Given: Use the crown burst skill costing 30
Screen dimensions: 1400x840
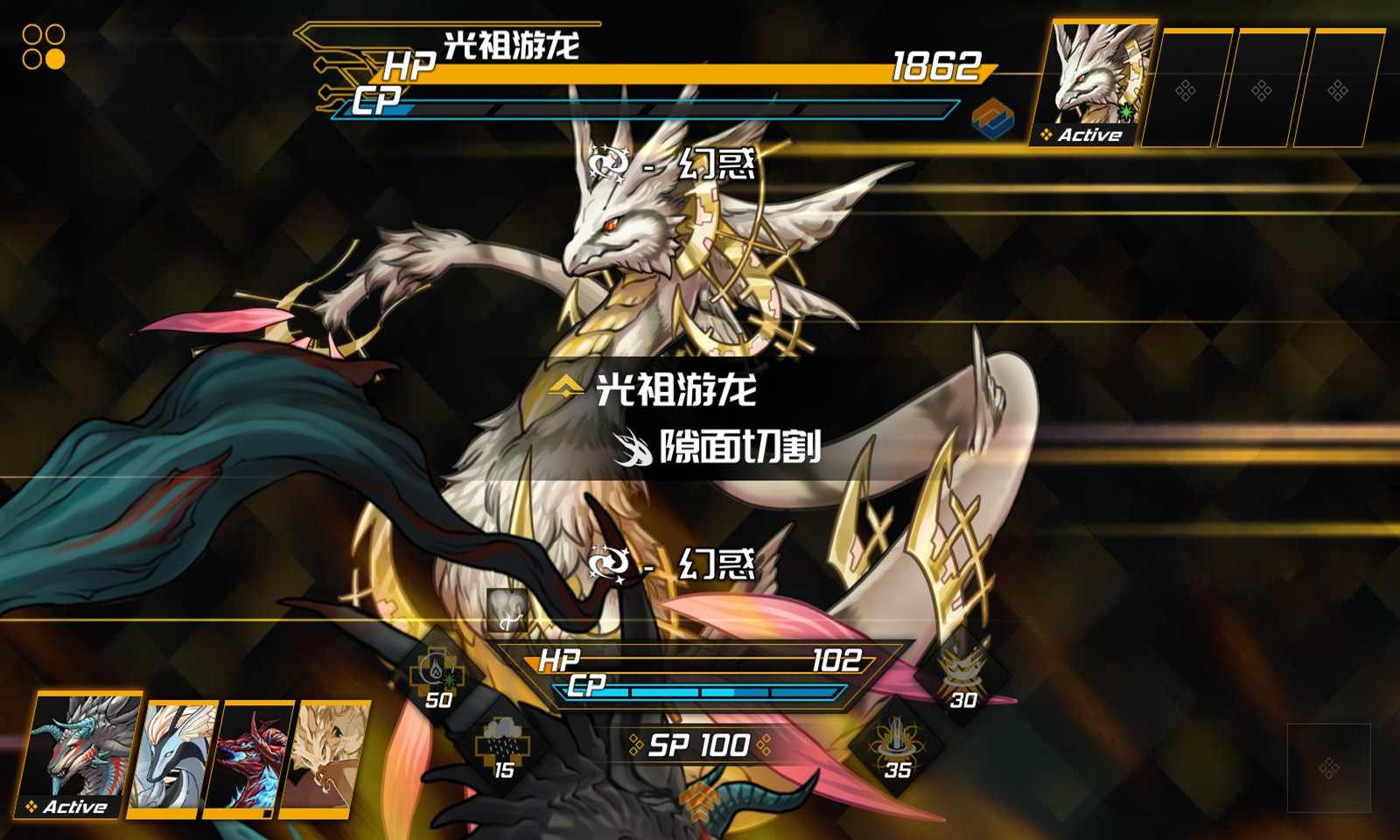Looking at the screenshot, I should click(964, 668).
